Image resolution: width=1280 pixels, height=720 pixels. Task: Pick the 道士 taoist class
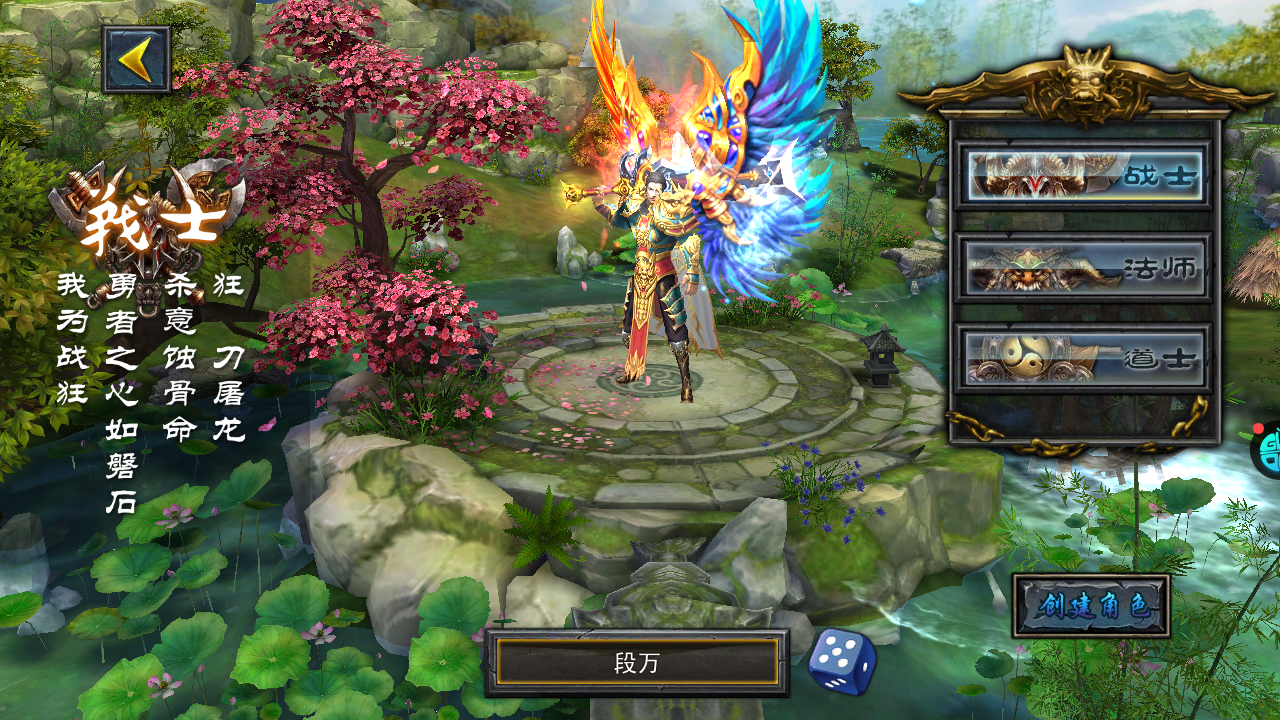[1083, 358]
